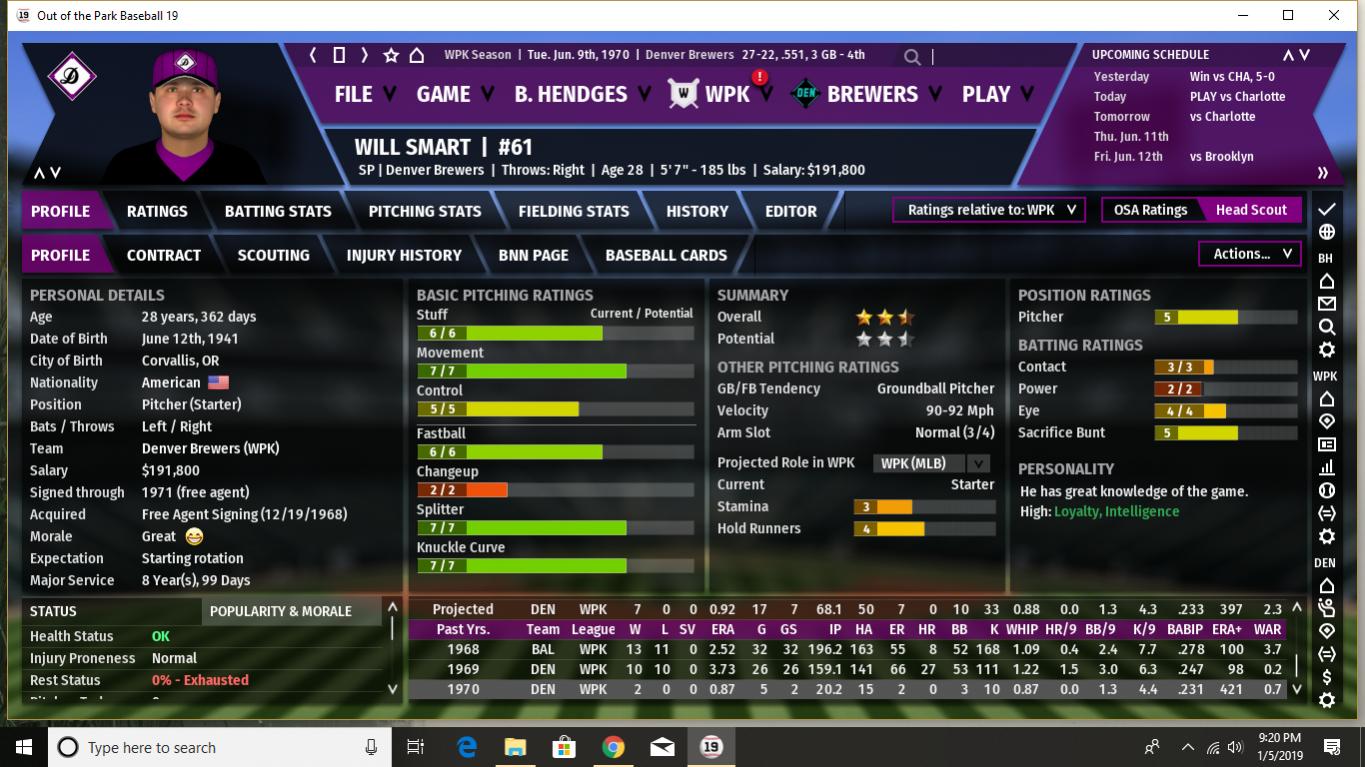Screen dimensions: 1365x767
Task: Open the WPK league menu
Action: tap(725, 94)
